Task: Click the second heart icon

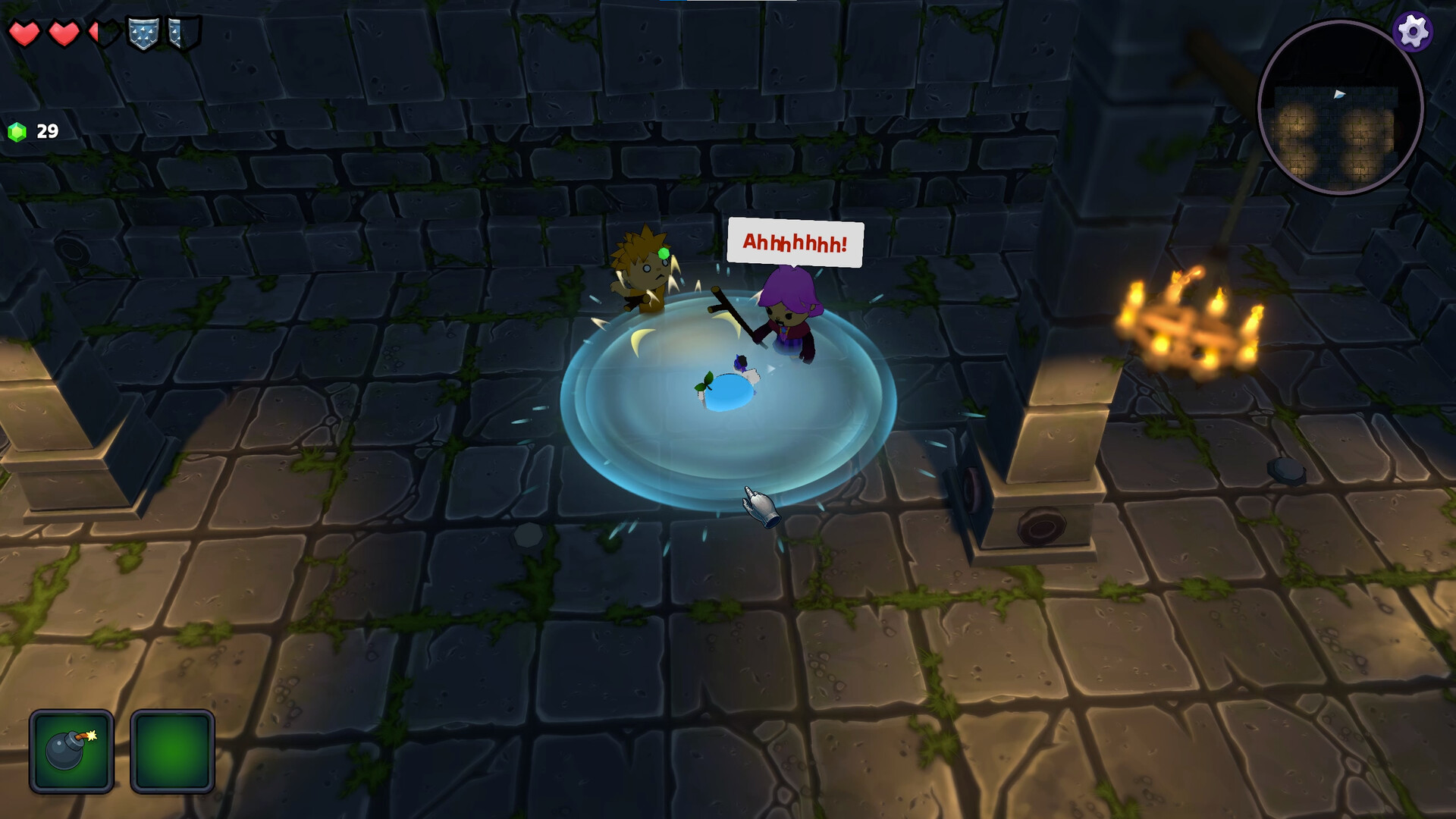Action: (x=63, y=33)
